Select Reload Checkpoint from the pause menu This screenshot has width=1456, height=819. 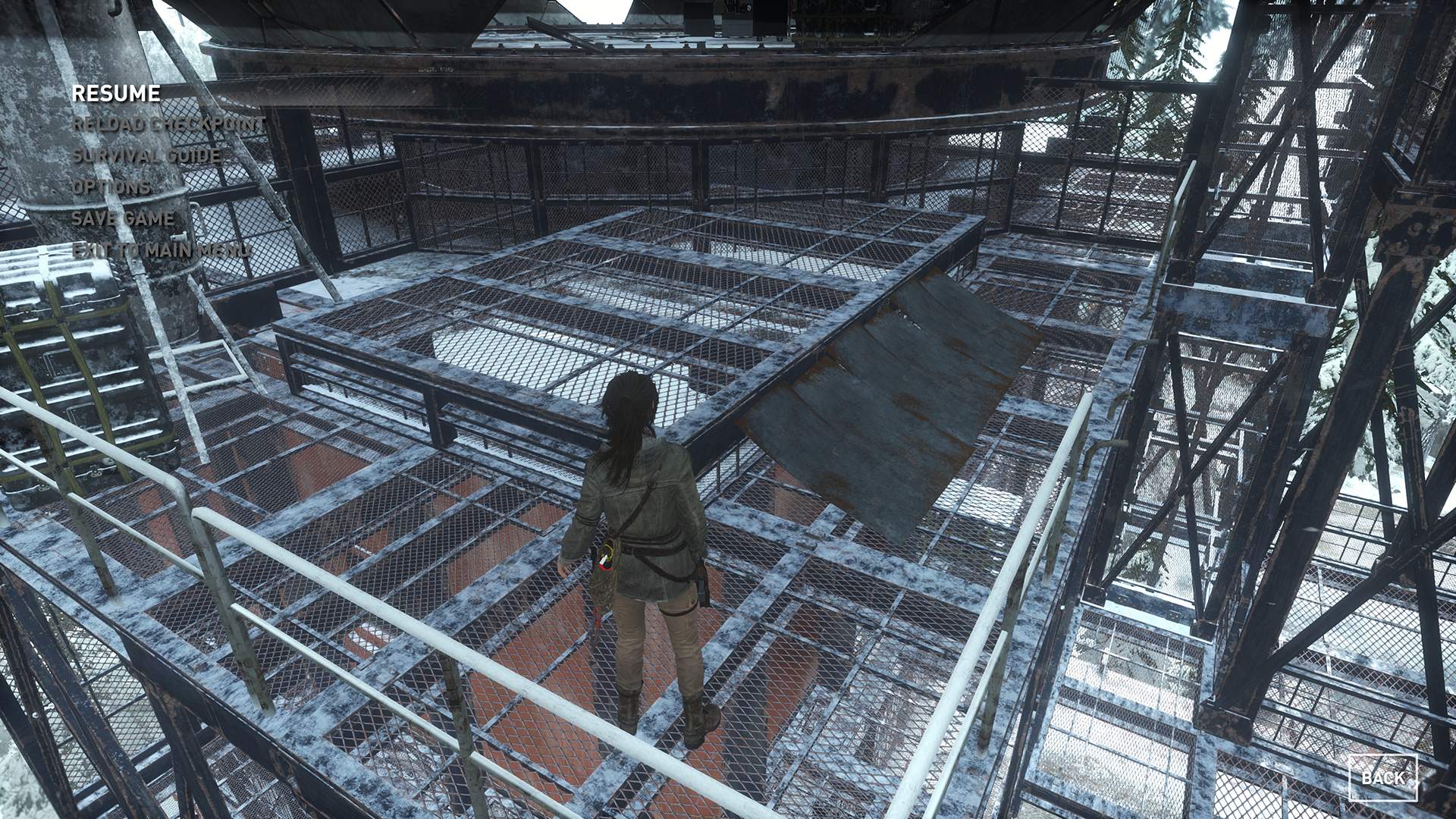(x=168, y=124)
